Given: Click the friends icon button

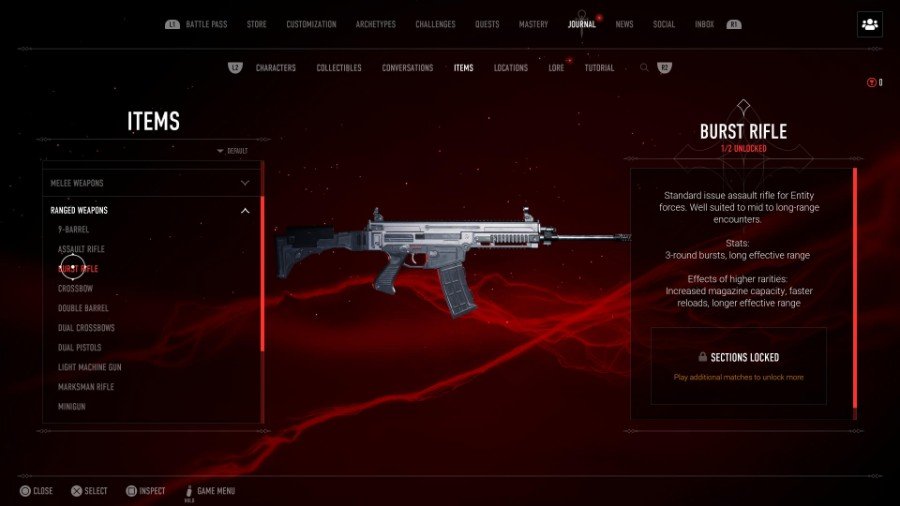Looking at the screenshot, I should point(869,25).
